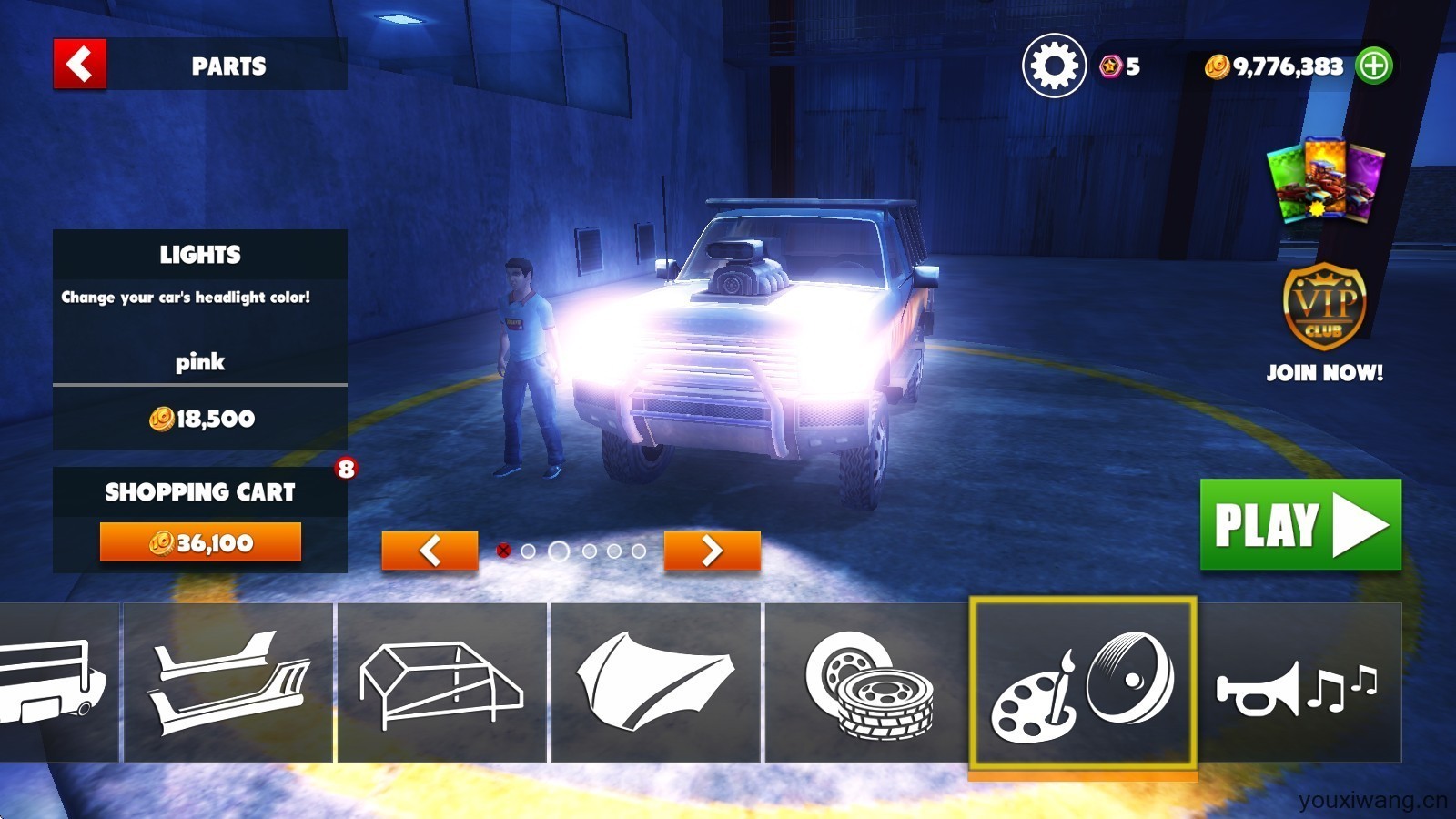Switch to the horn sounds category

tap(1299, 682)
